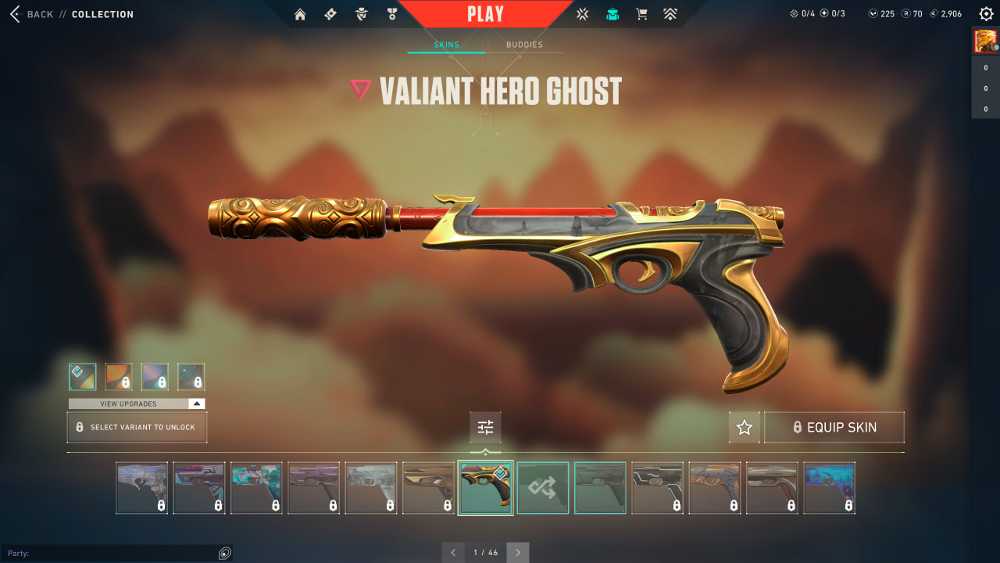Open the skin filter options
The width and height of the screenshot is (1000, 563).
485,427
